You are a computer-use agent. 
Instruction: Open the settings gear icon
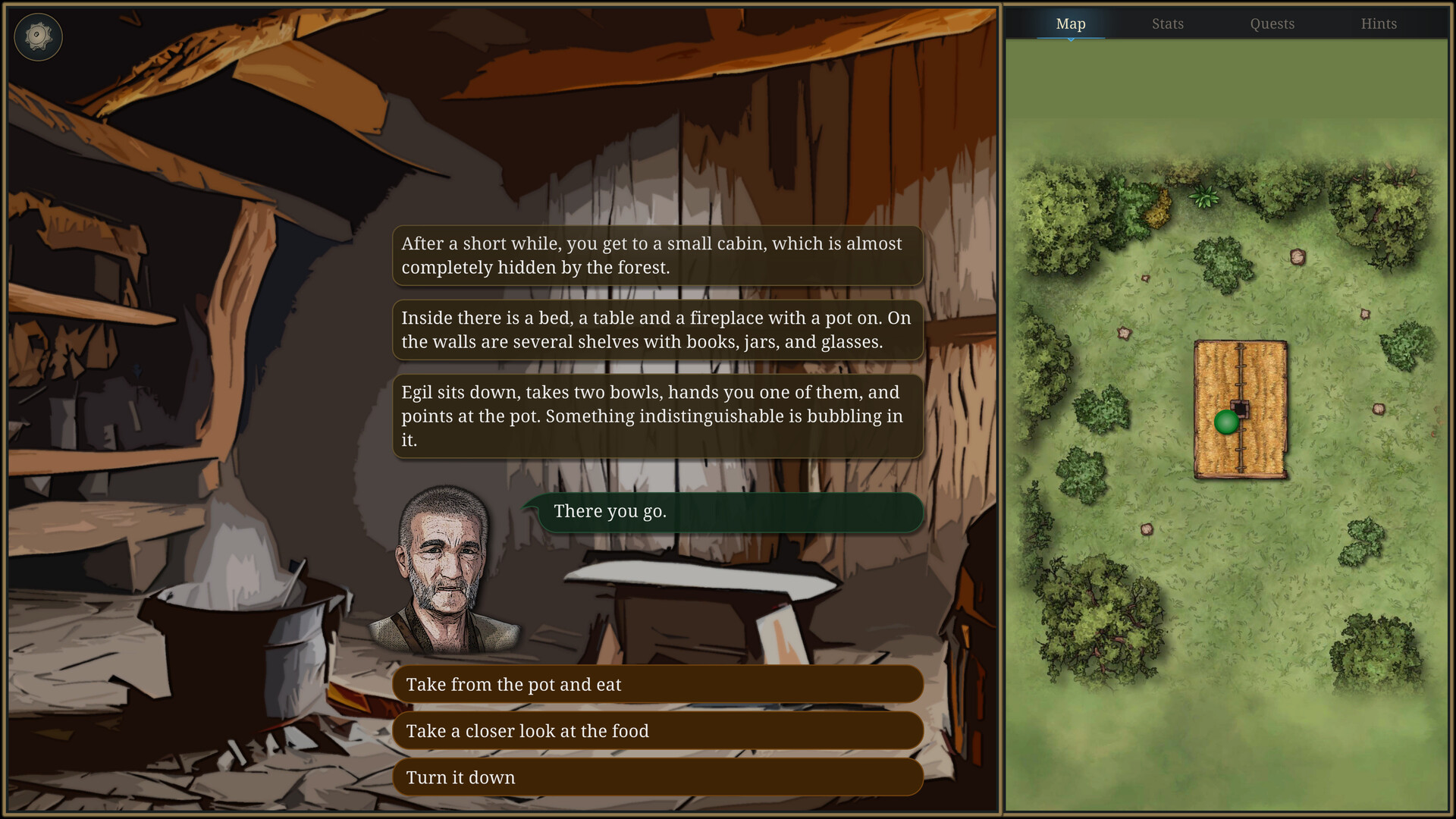click(x=38, y=37)
